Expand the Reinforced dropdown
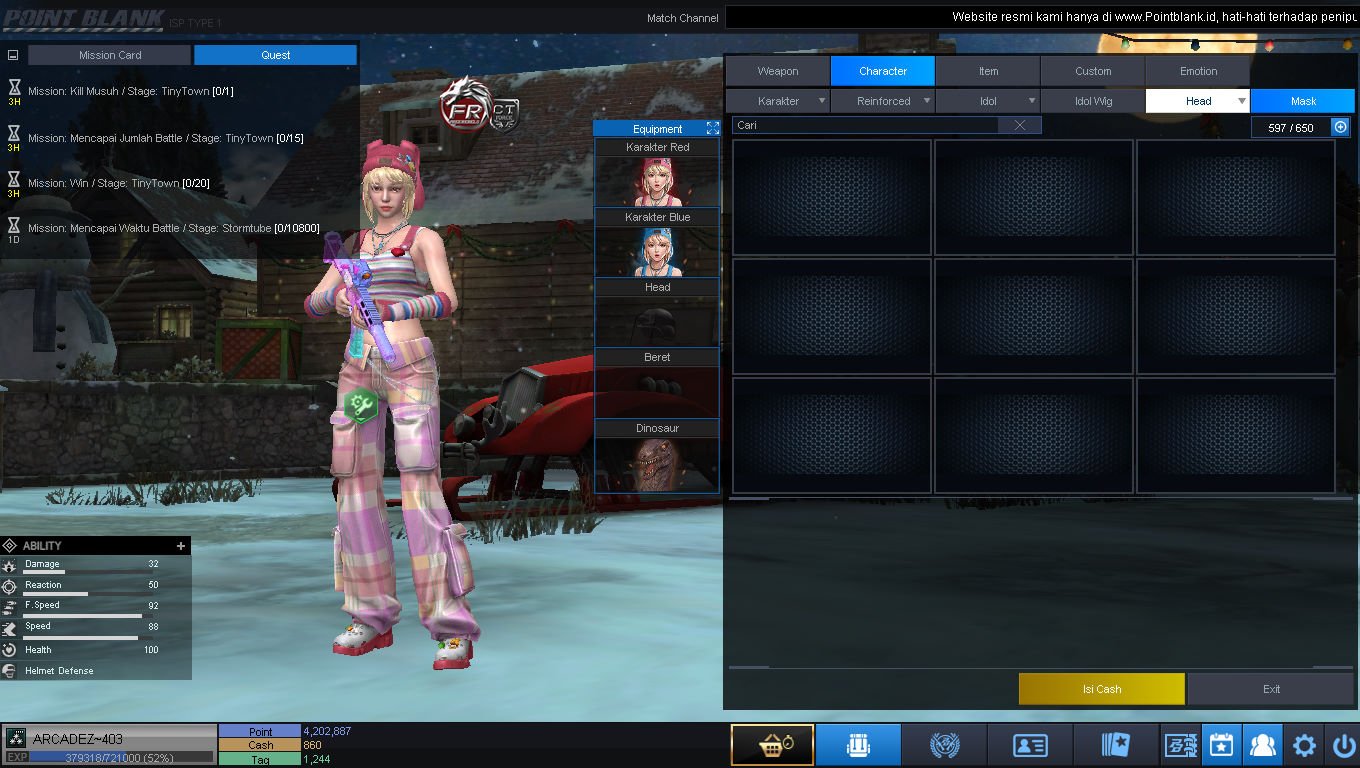 click(x=884, y=101)
